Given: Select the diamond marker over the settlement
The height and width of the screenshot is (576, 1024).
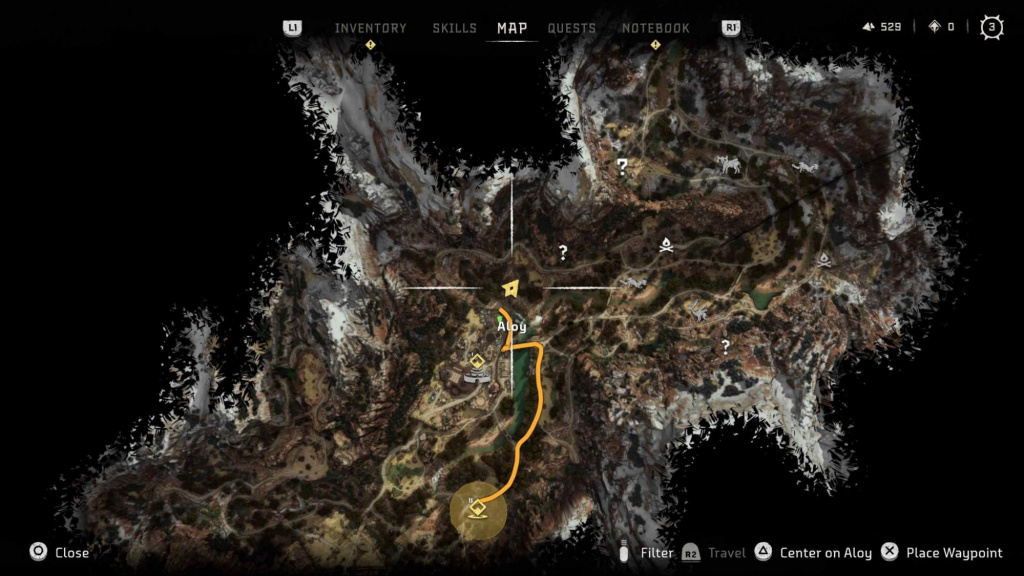Looking at the screenshot, I should pyautogui.click(x=478, y=361).
